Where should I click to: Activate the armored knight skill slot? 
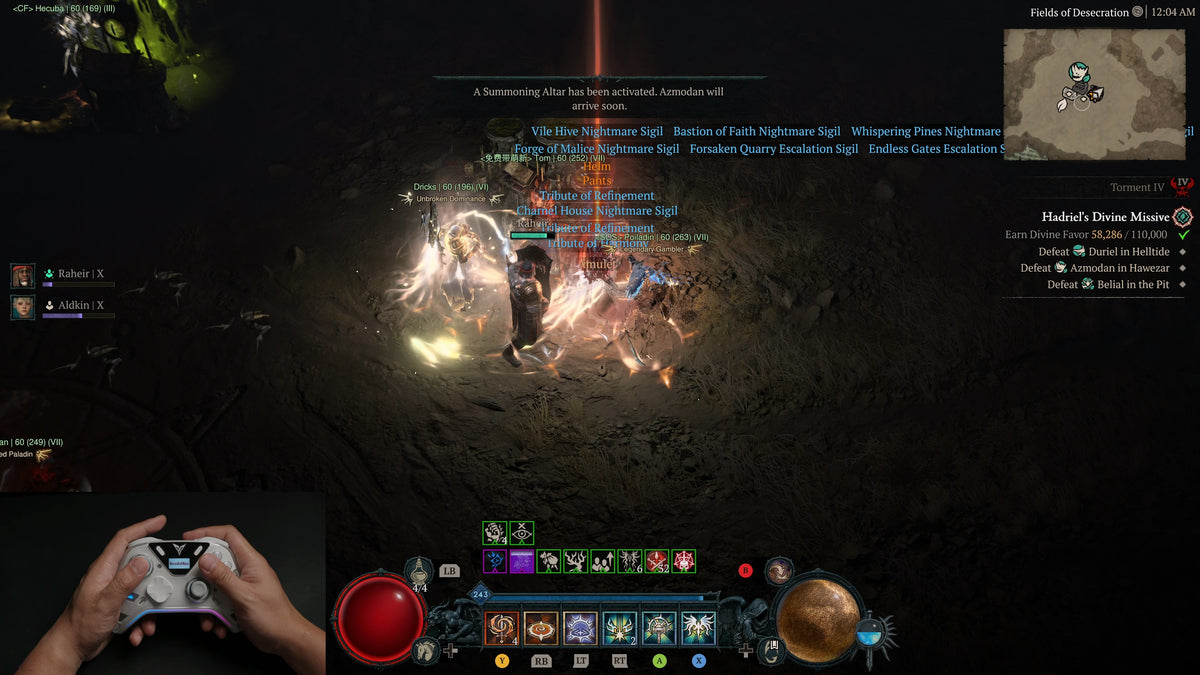[x=659, y=628]
